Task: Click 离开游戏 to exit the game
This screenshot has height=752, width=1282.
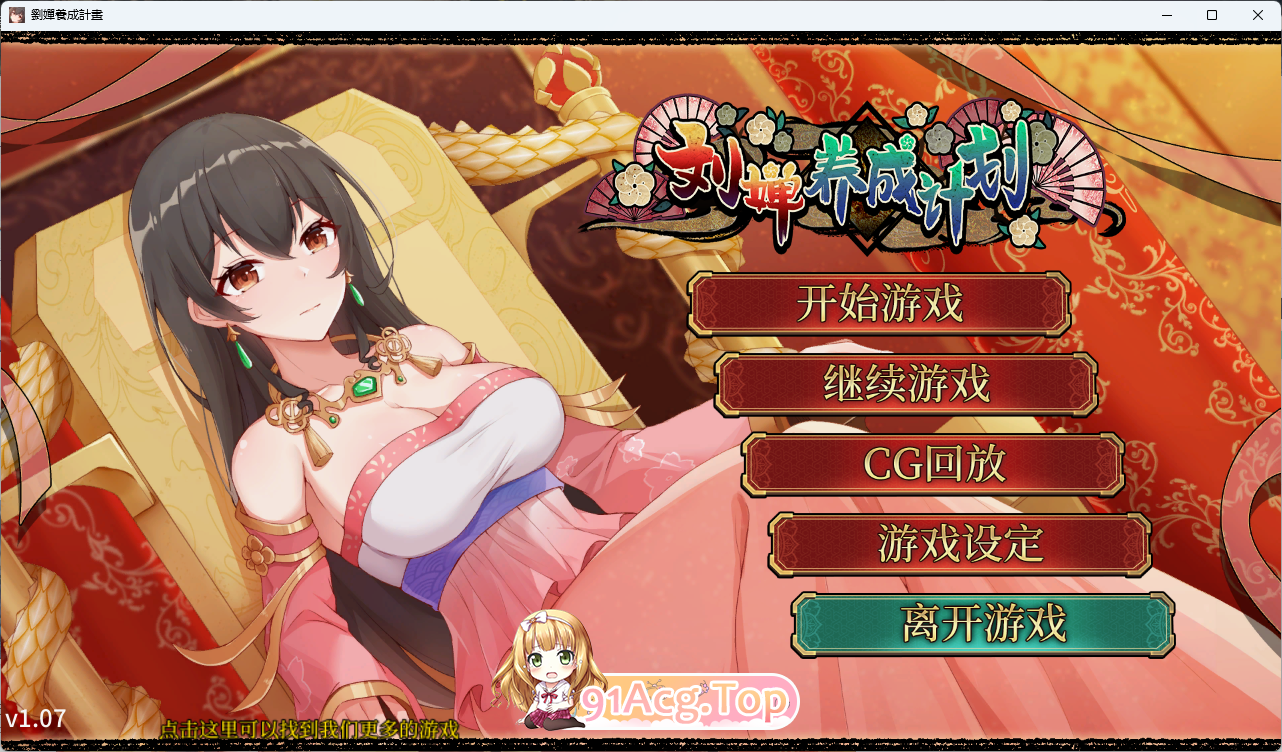Action: click(982, 622)
